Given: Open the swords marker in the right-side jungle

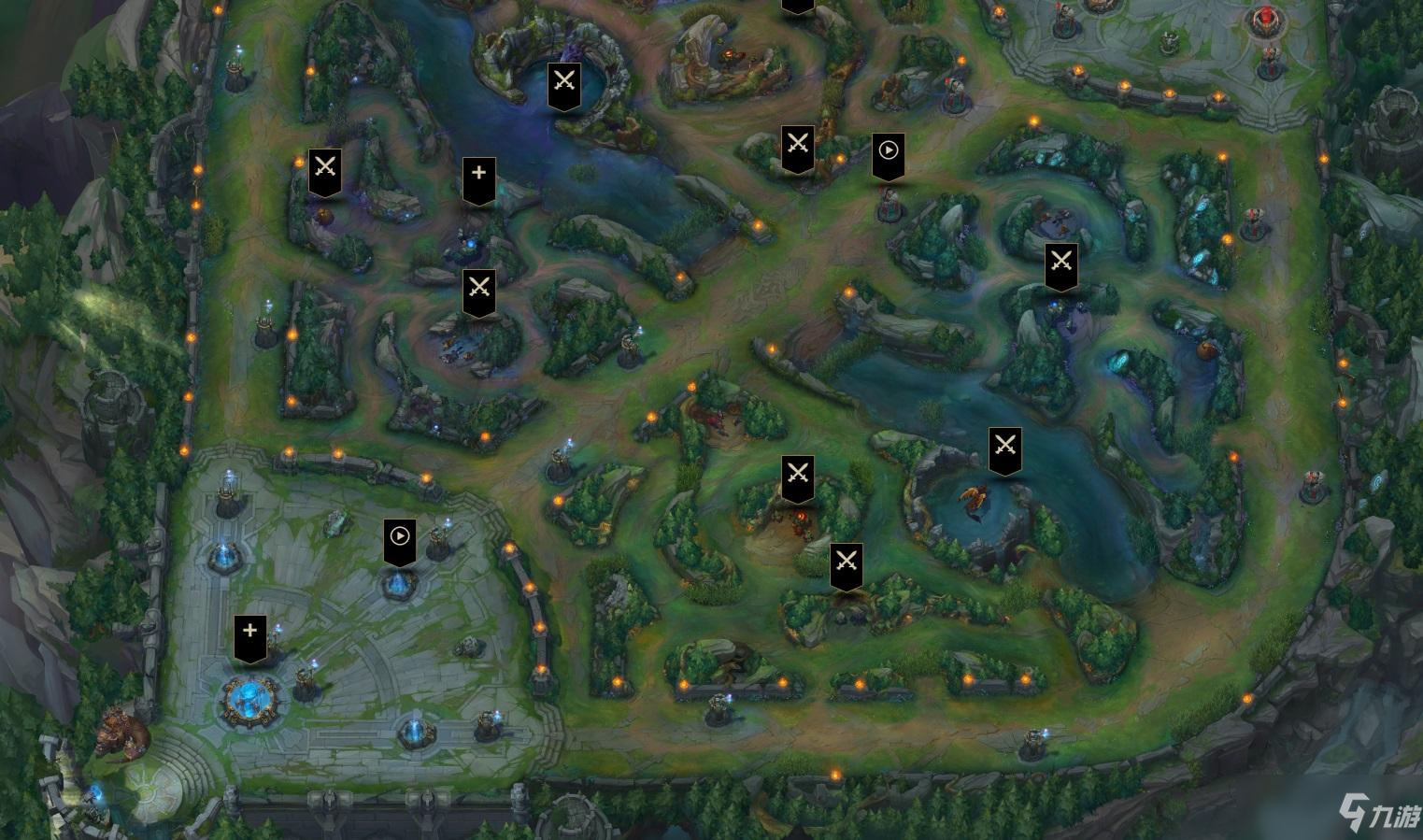Looking at the screenshot, I should [x=1060, y=264].
